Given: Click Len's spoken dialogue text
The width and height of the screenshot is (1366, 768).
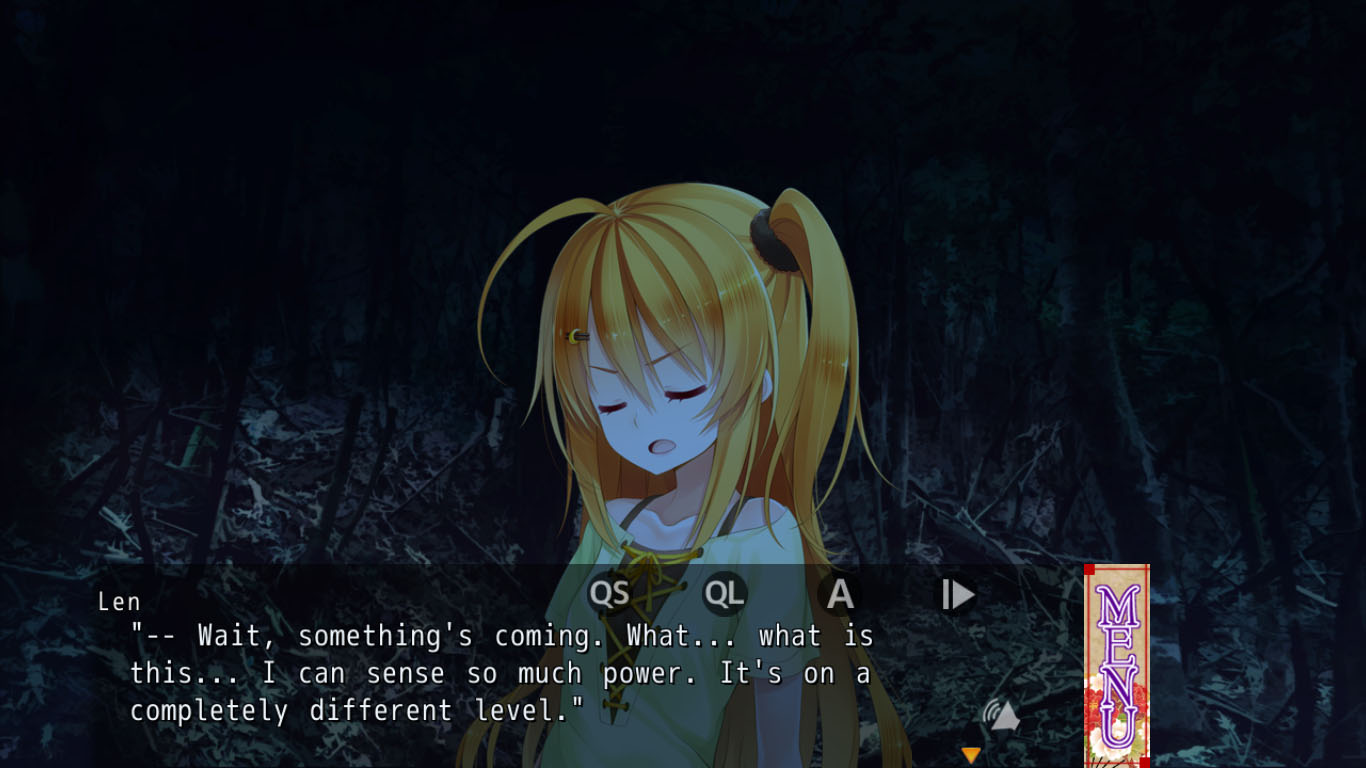Looking at the screenshot, I should [x=500, y=673].
